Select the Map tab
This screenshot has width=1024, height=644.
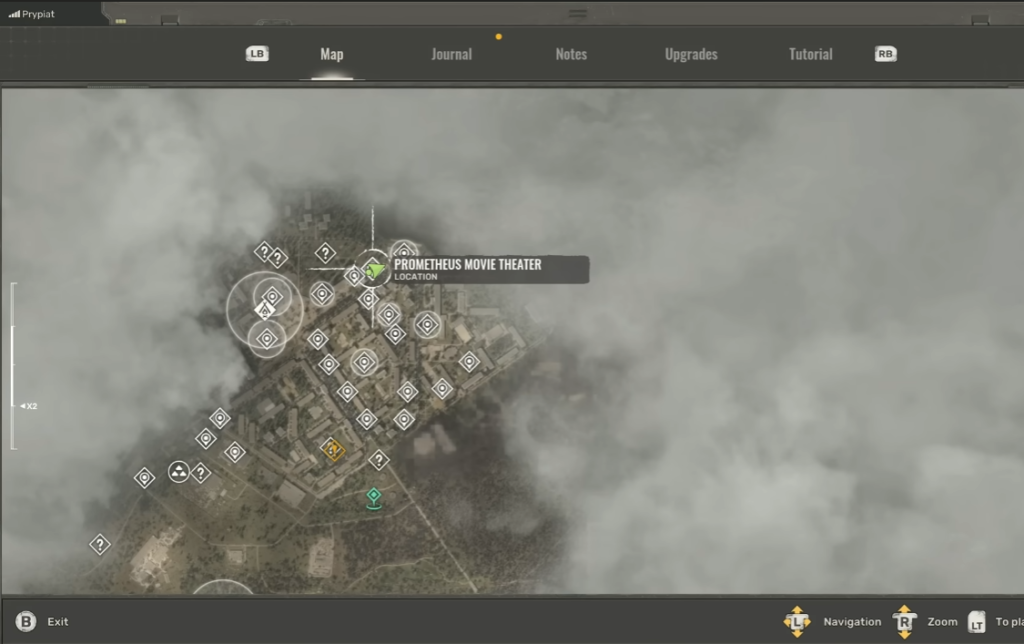point(332,54)
